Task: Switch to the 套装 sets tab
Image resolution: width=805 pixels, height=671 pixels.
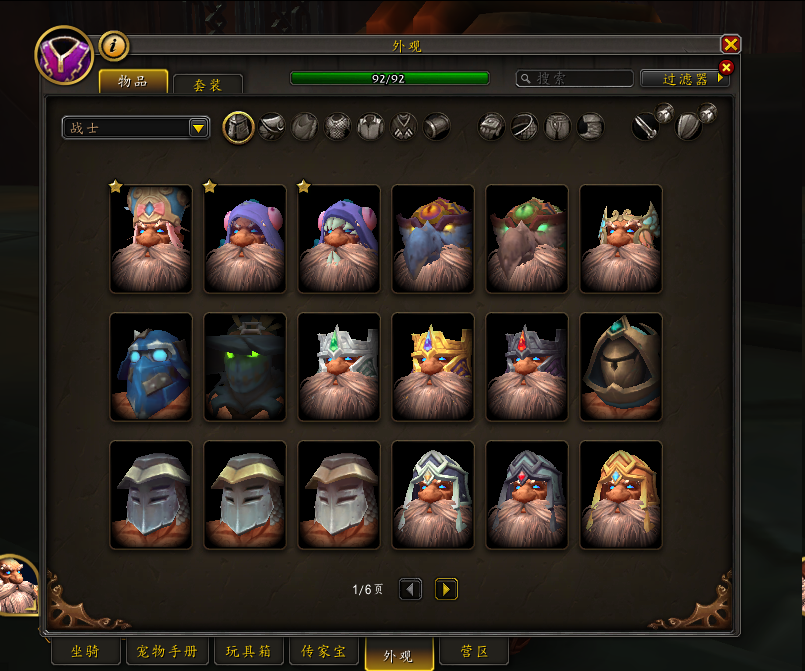Action: coord(208,85)
